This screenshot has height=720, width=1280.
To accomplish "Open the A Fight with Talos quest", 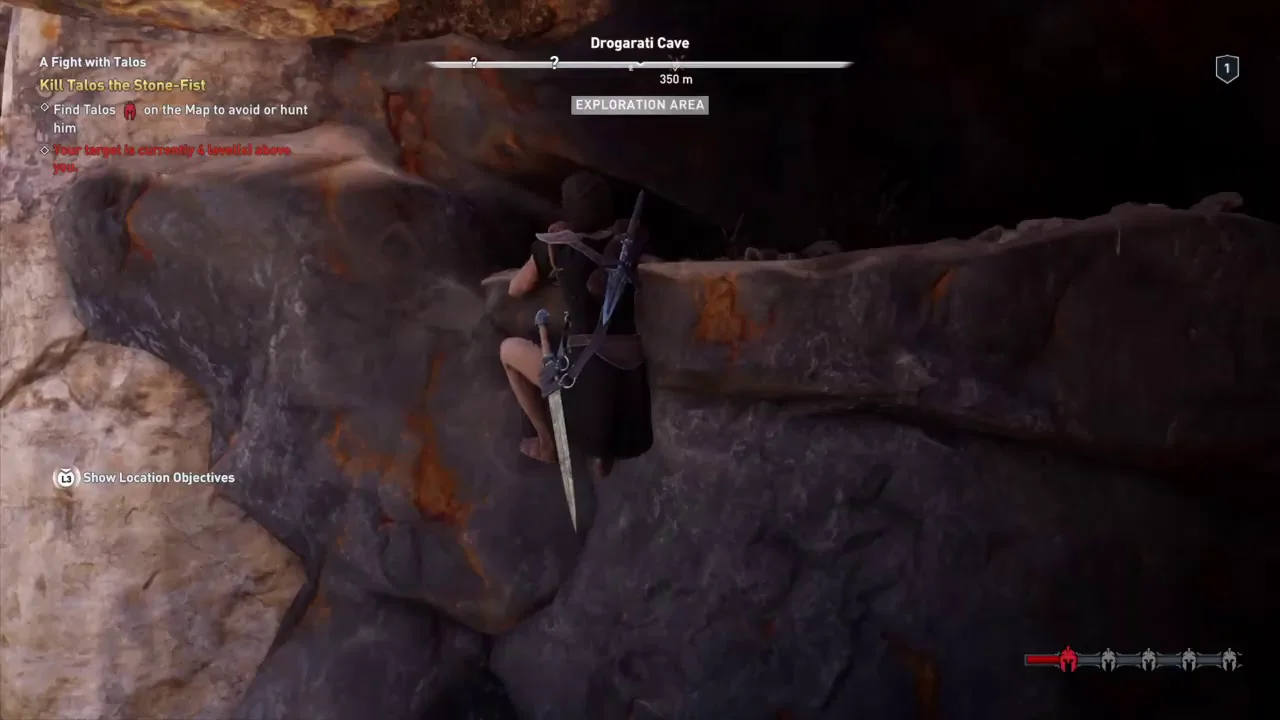I will pyautogui.click(x=93, y=62).
